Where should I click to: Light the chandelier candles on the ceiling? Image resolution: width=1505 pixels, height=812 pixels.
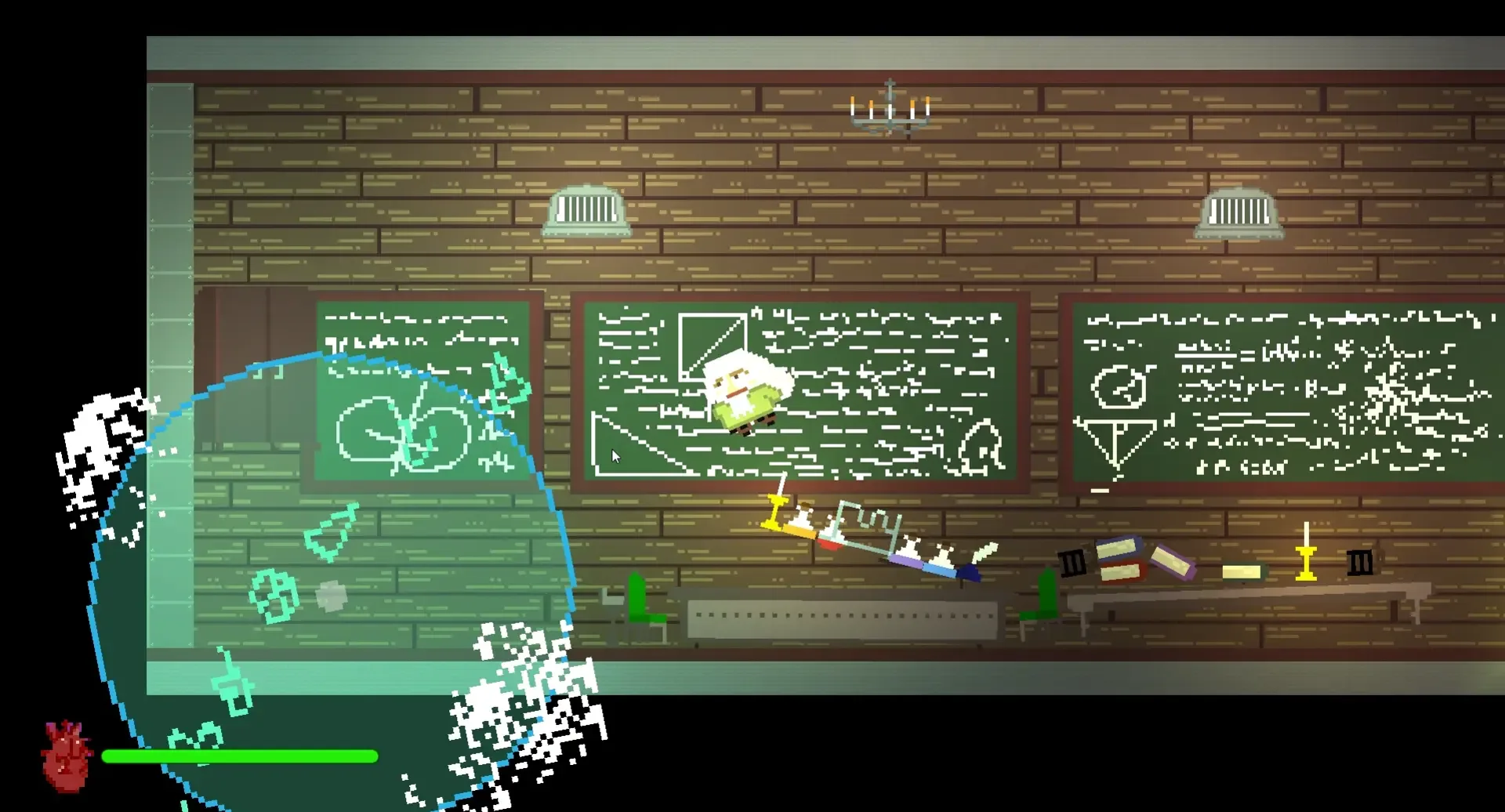tap(890, 110)
